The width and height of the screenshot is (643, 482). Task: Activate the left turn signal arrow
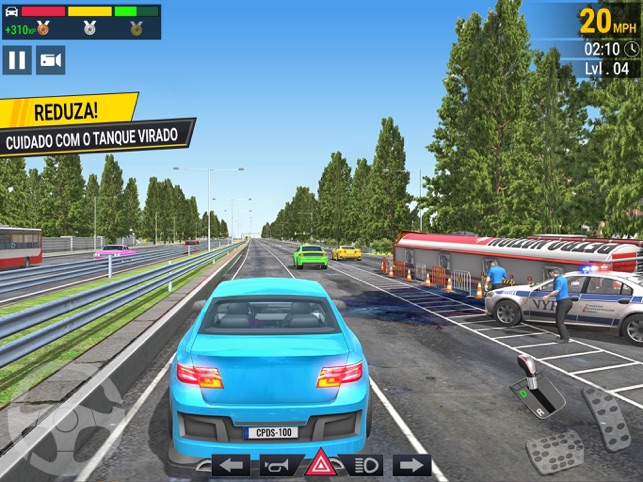coord(231,465)
